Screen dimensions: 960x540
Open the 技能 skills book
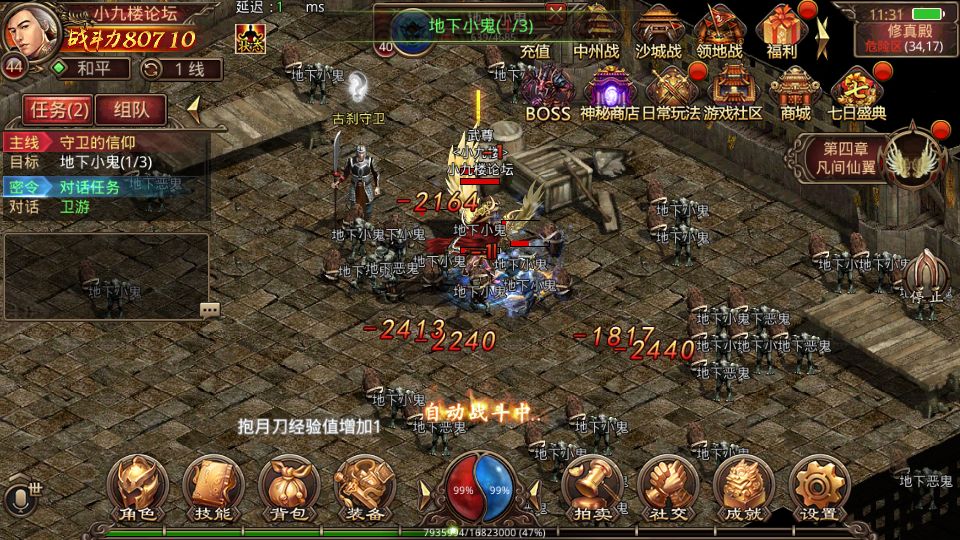[214, 489]
